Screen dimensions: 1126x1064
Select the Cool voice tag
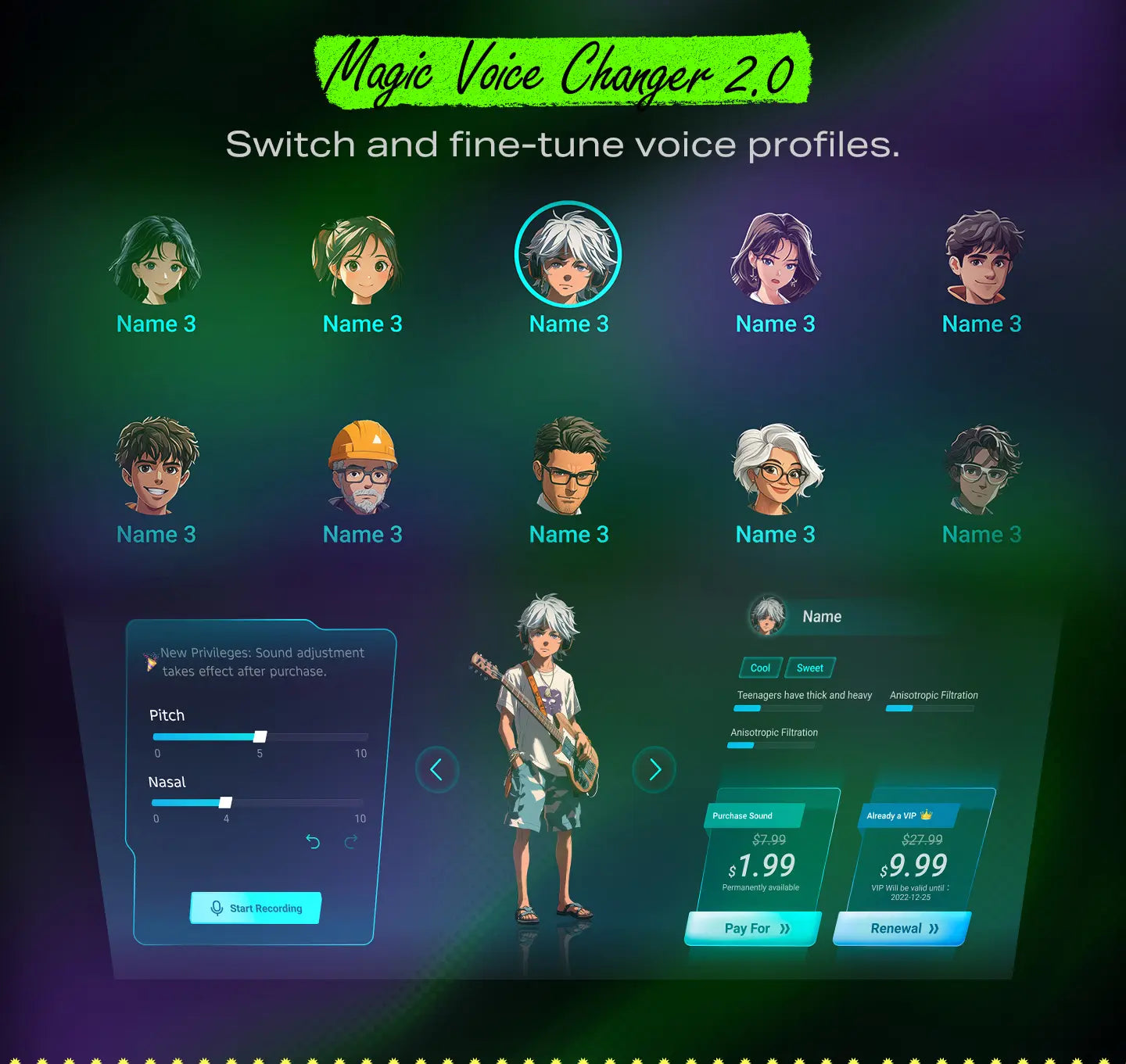pyautogui.click(x=760, y=668)
